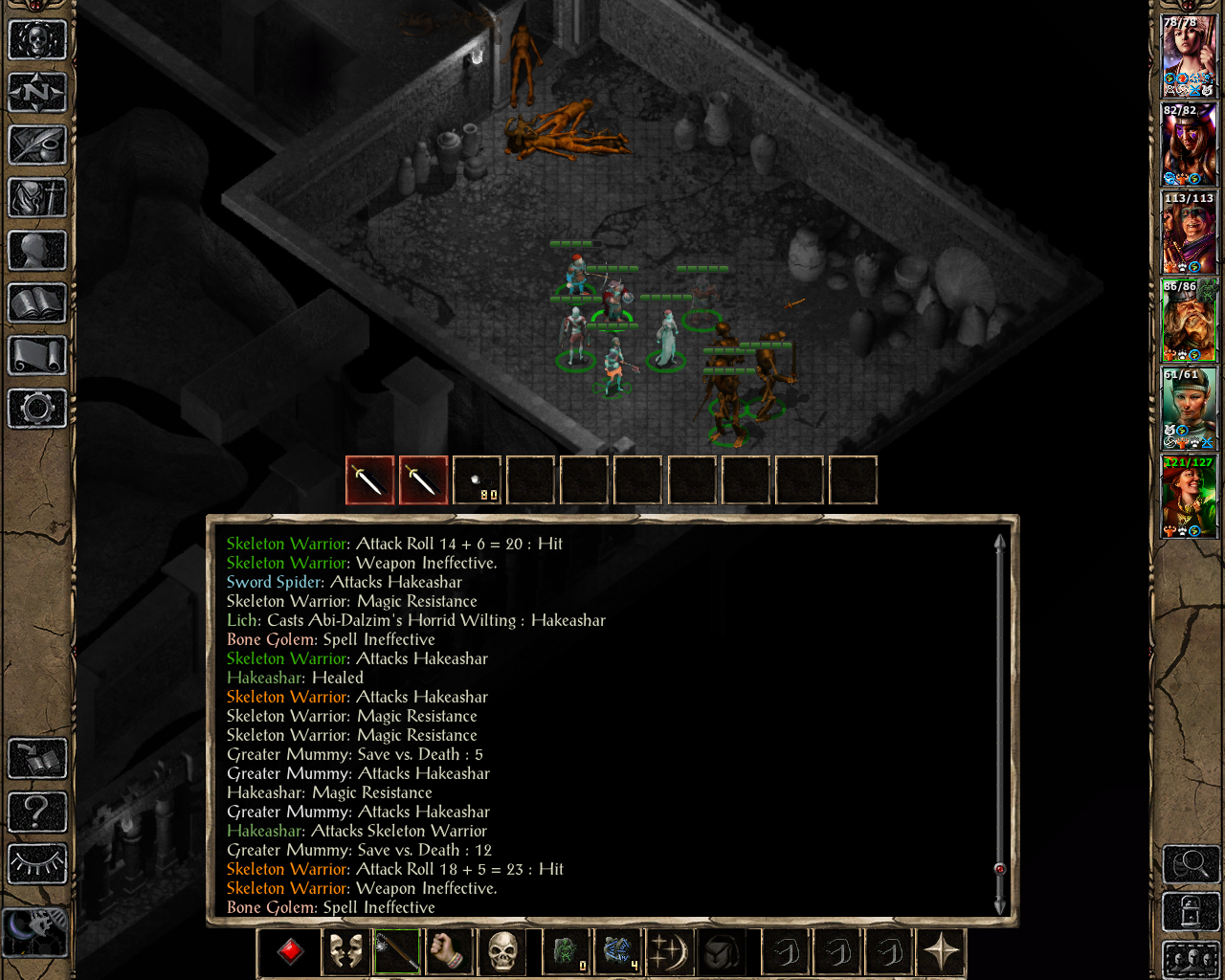Open the character record head button
This screenshot has height=980, width=1225.
point(37,251)
